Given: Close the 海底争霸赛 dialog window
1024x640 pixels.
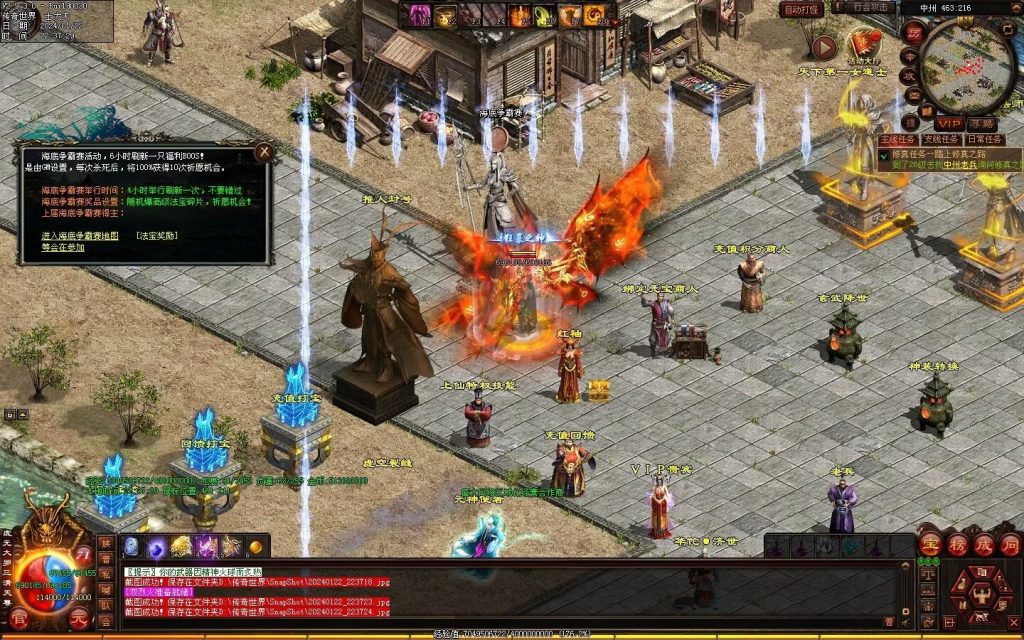Looking at the screenshot, I should click(264, 152).
